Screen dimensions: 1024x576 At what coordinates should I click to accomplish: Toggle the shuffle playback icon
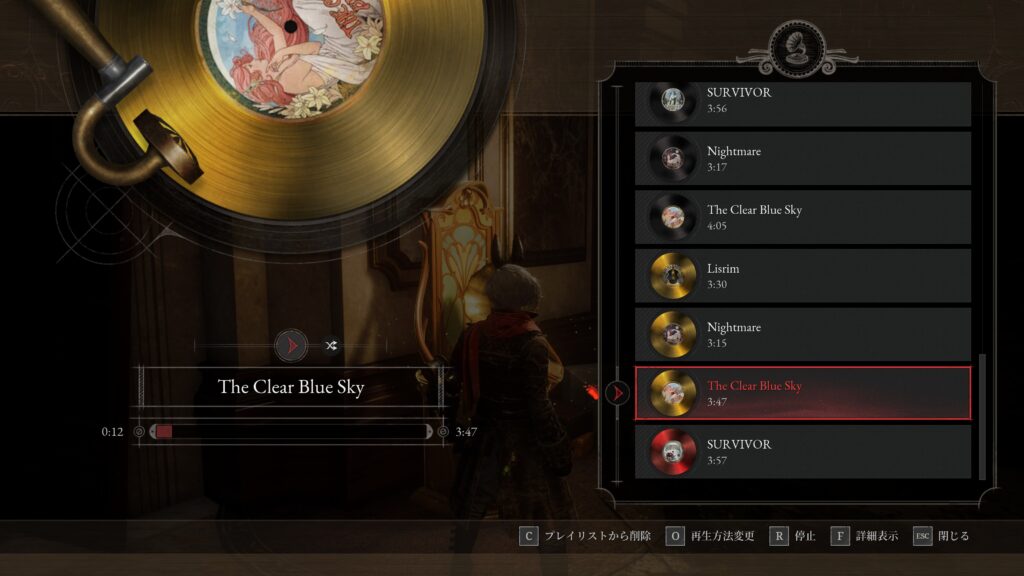tap(331, 346)
